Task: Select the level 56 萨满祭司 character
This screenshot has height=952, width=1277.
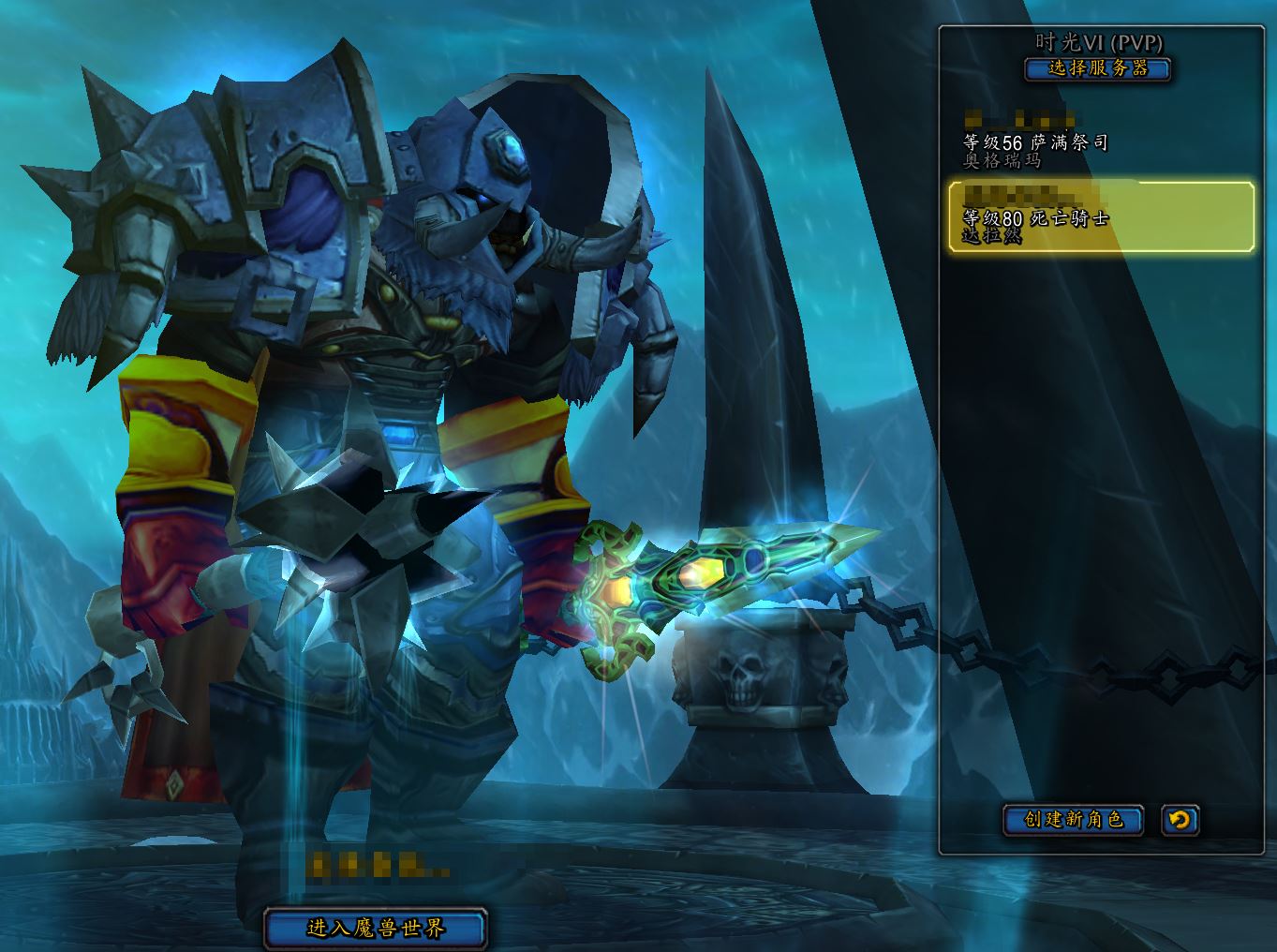Action: 1100,141
